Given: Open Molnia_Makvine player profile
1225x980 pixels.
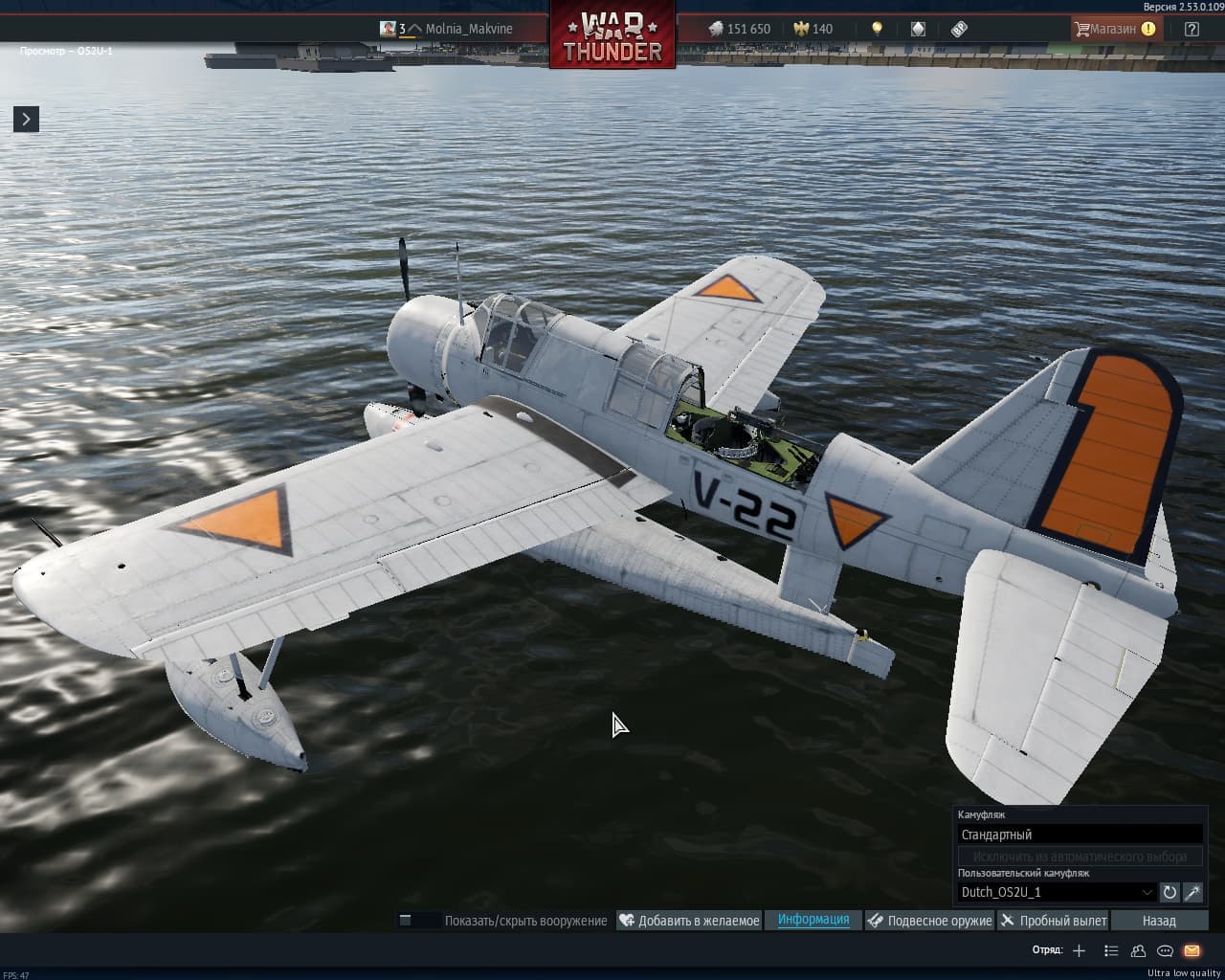Looking at the screenshot, I should coord(468,29).
